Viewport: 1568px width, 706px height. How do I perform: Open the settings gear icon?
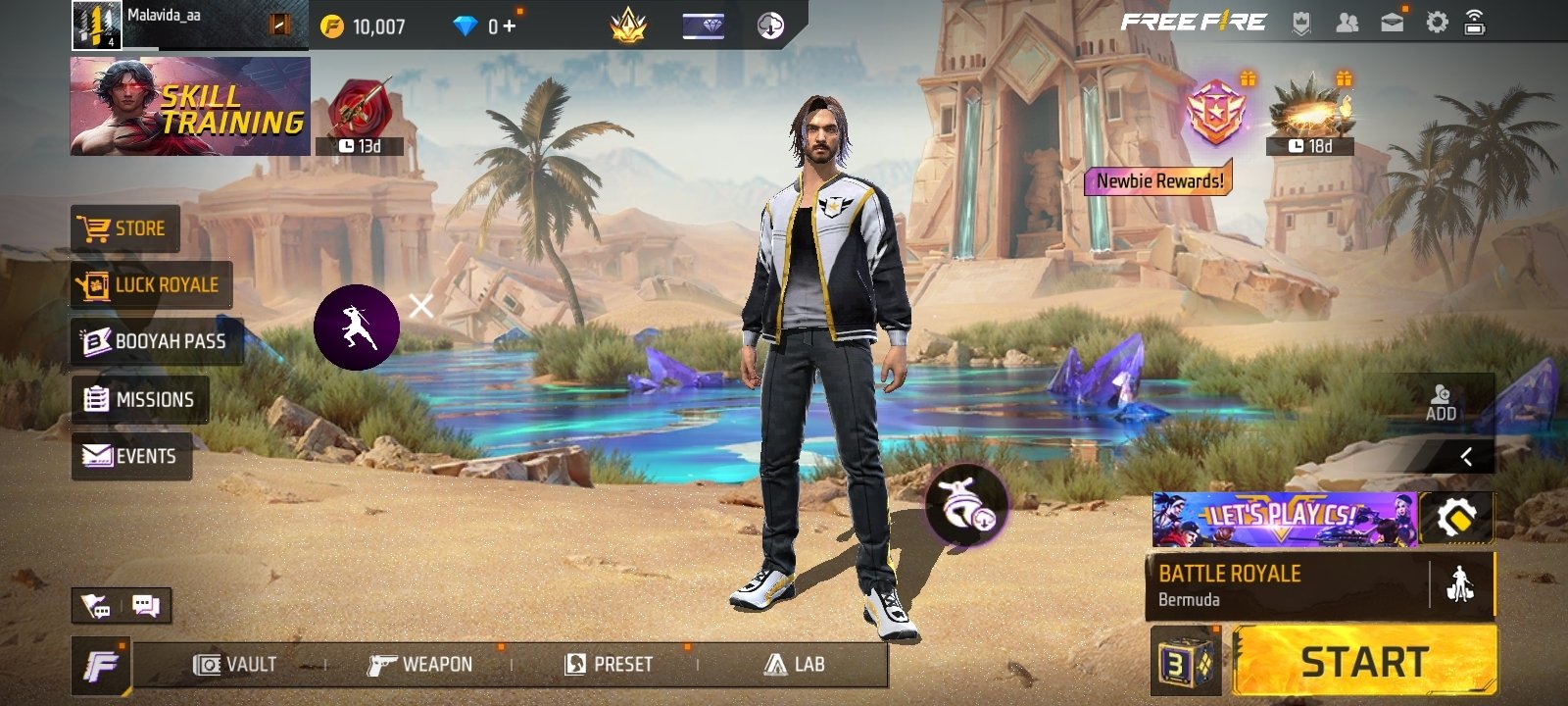(x=1437, y=23)
